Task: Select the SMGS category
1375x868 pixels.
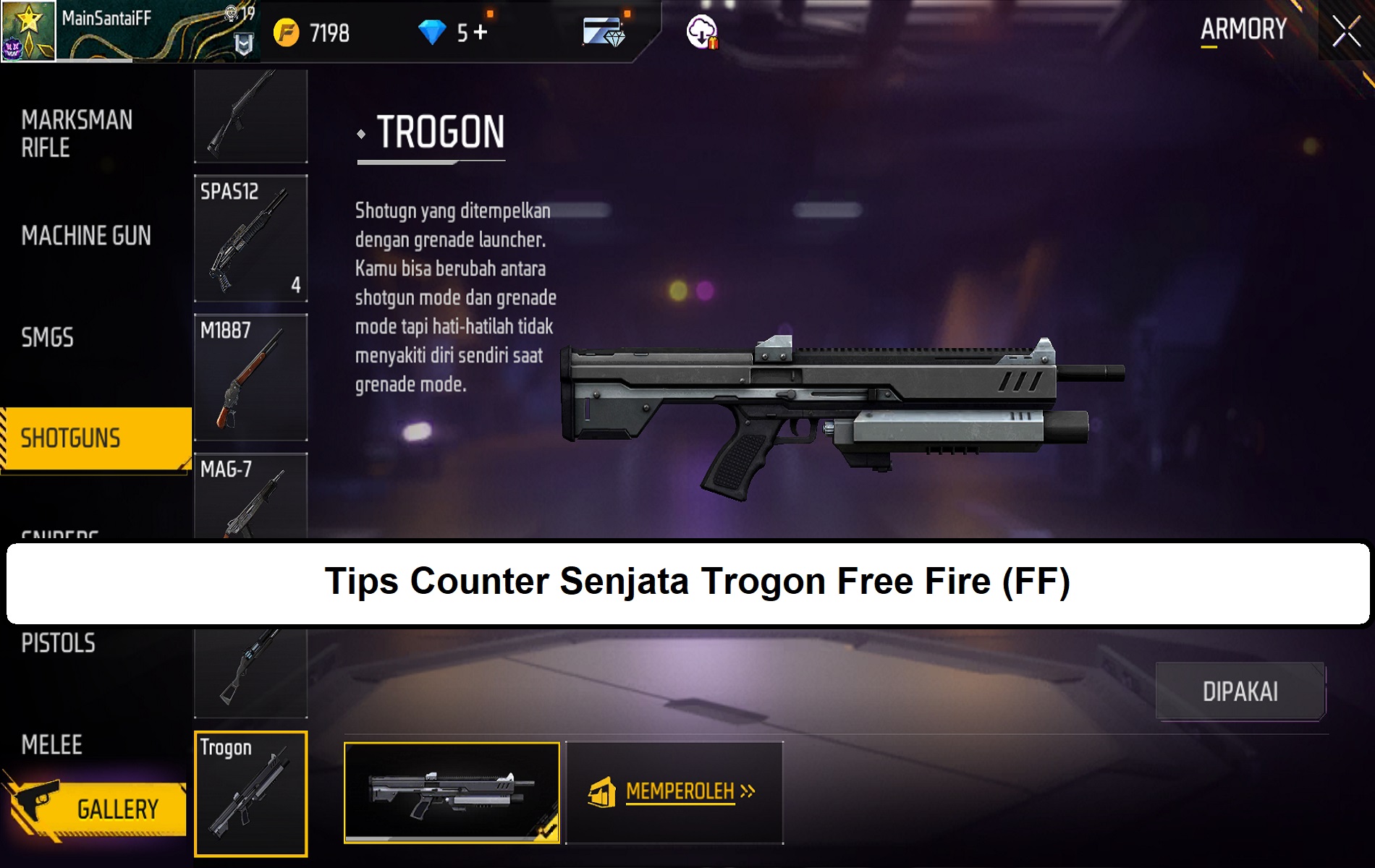Action: tap(47, 336)
